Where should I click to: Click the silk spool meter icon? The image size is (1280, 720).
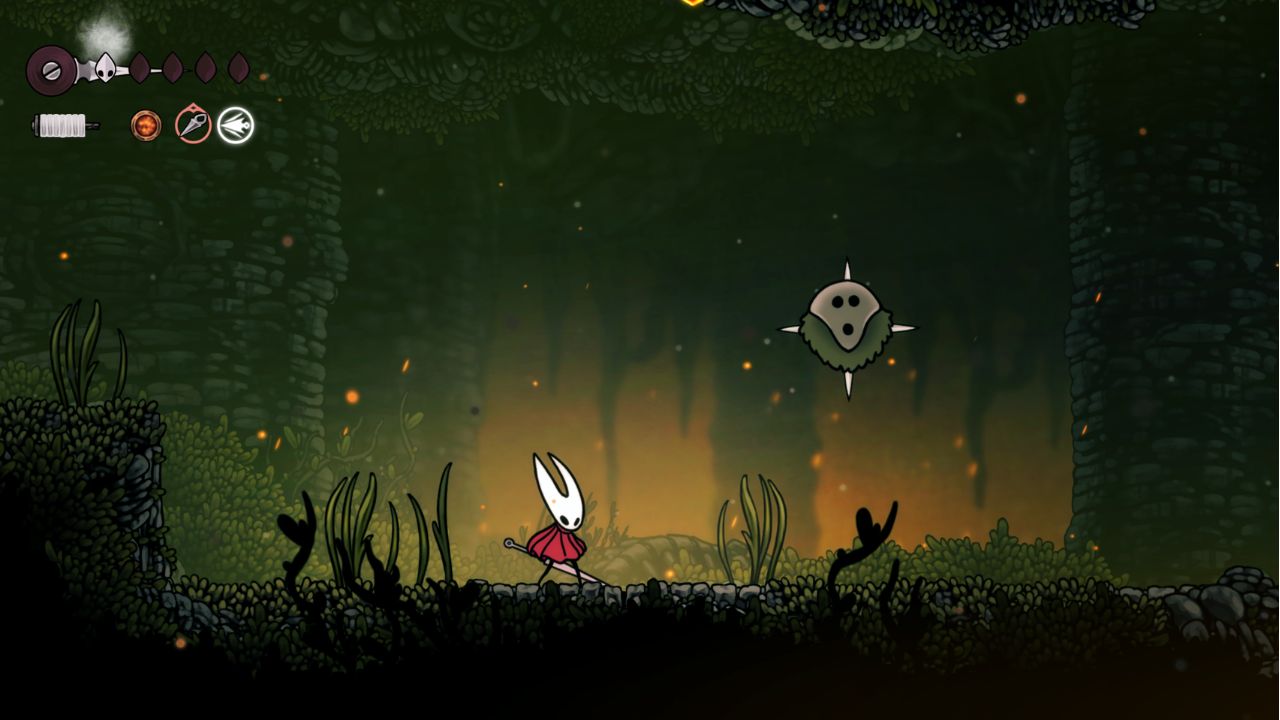61,125
